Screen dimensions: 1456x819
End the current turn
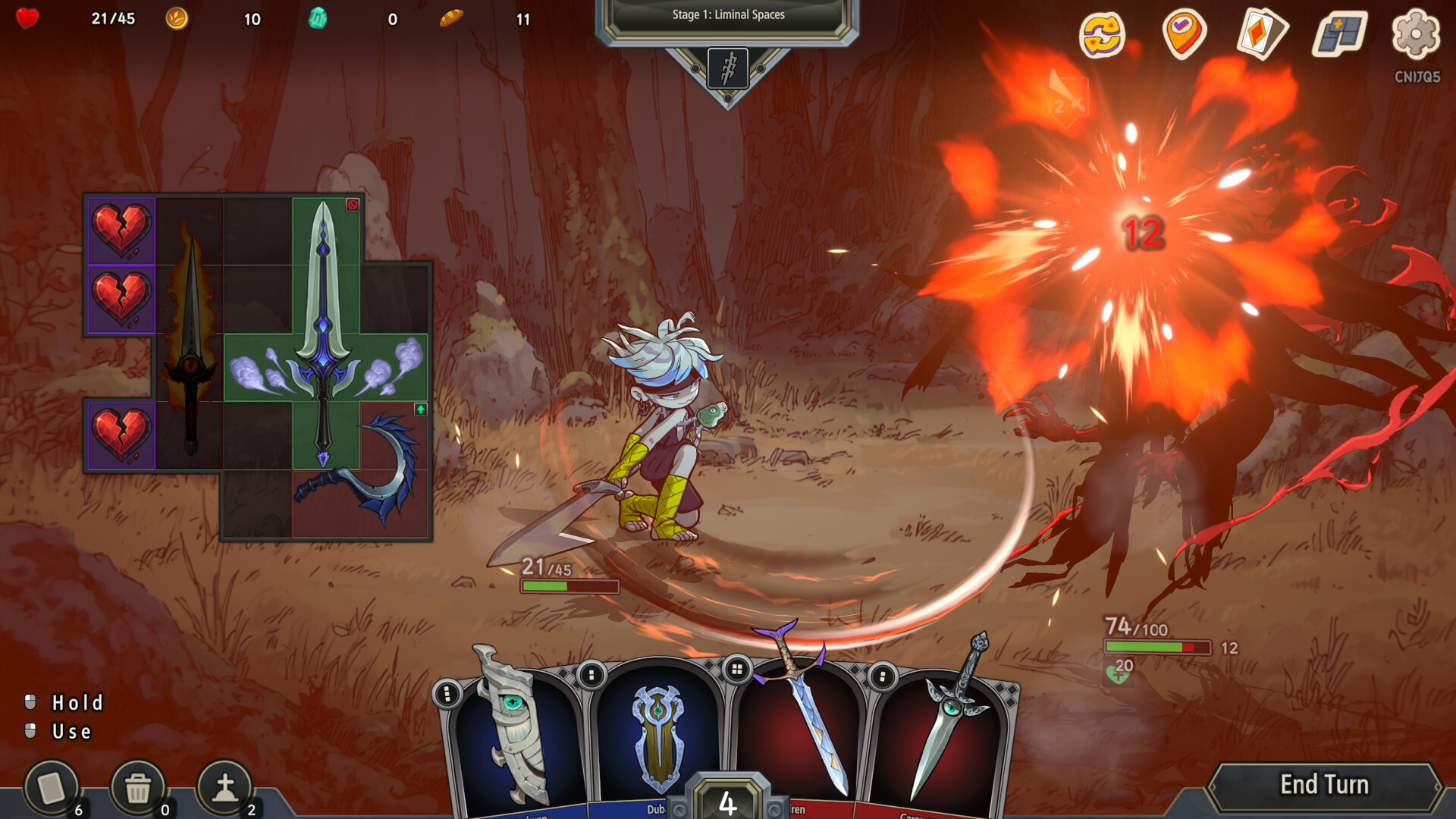pyautogui.click(x=1324, y=785)
